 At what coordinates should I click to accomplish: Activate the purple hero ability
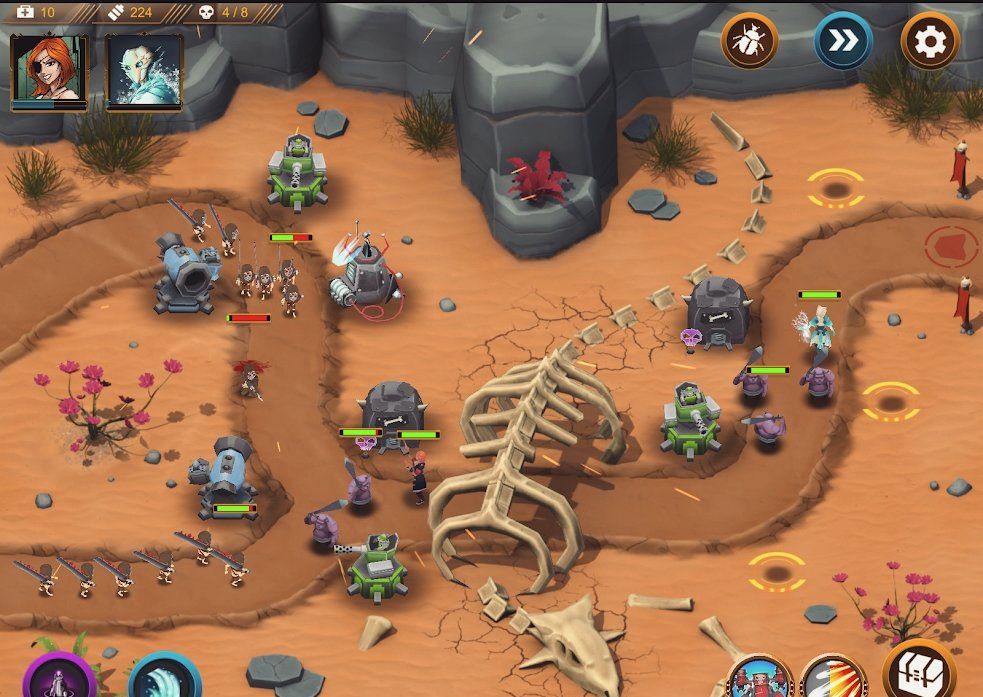(x=58, y=678)
